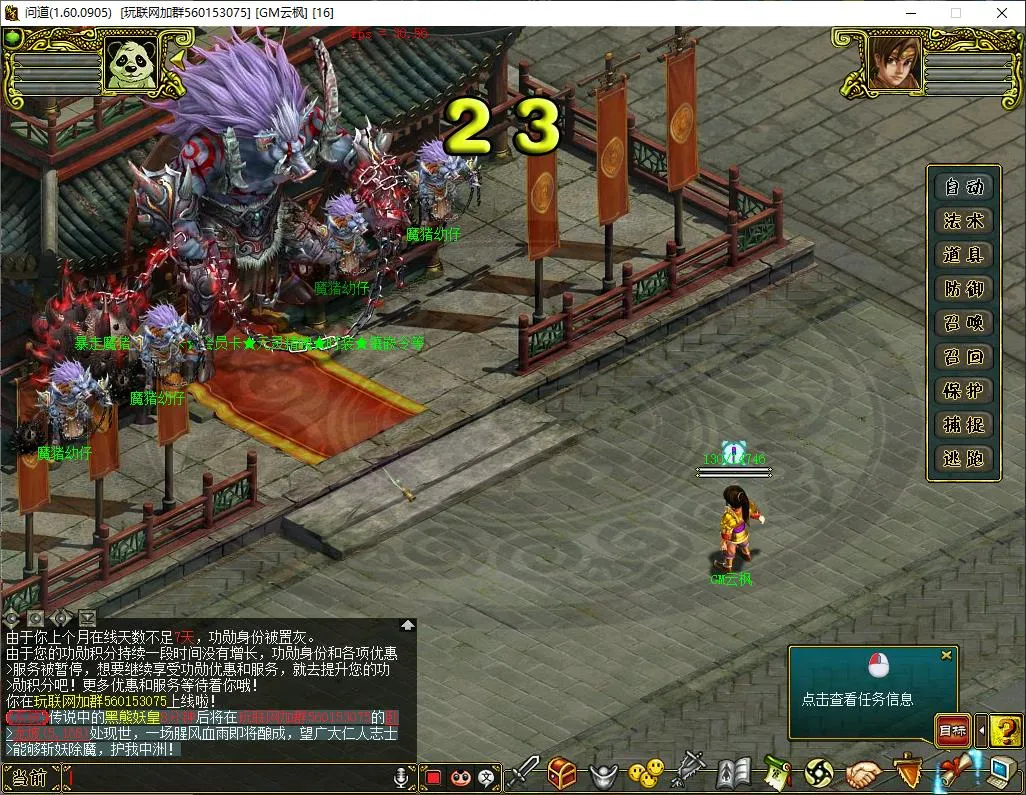Open the treasure chest inventory icon
Image resolution: width=1026 pixels, height=795 pixels.
coord(563,773)
